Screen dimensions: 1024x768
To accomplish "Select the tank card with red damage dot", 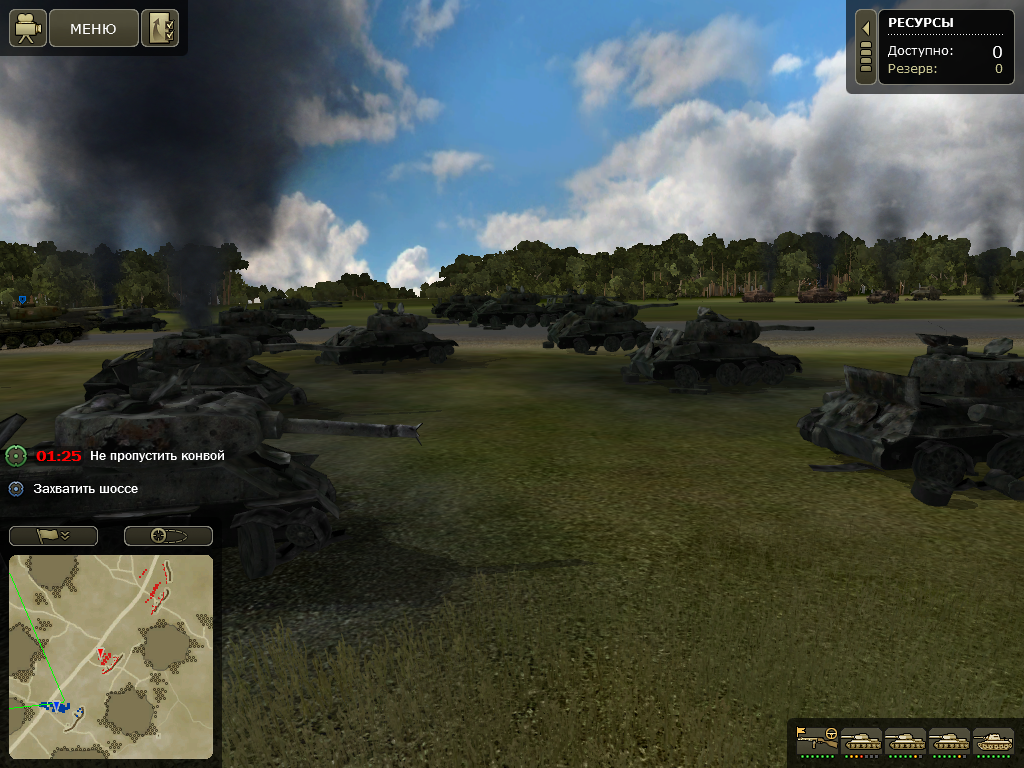I will pos(861,741).
